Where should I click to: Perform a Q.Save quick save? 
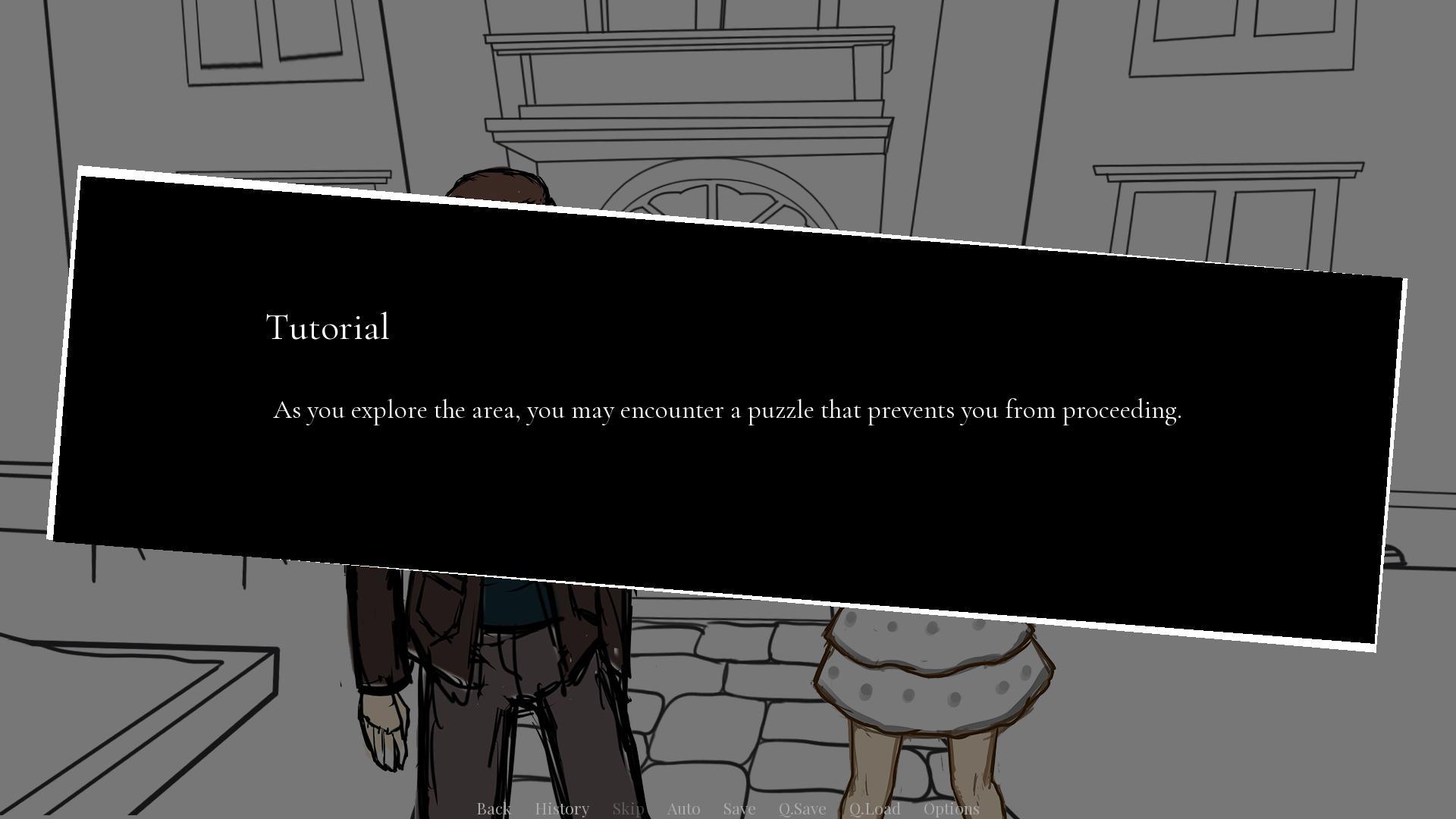click(x=802, y=808)
